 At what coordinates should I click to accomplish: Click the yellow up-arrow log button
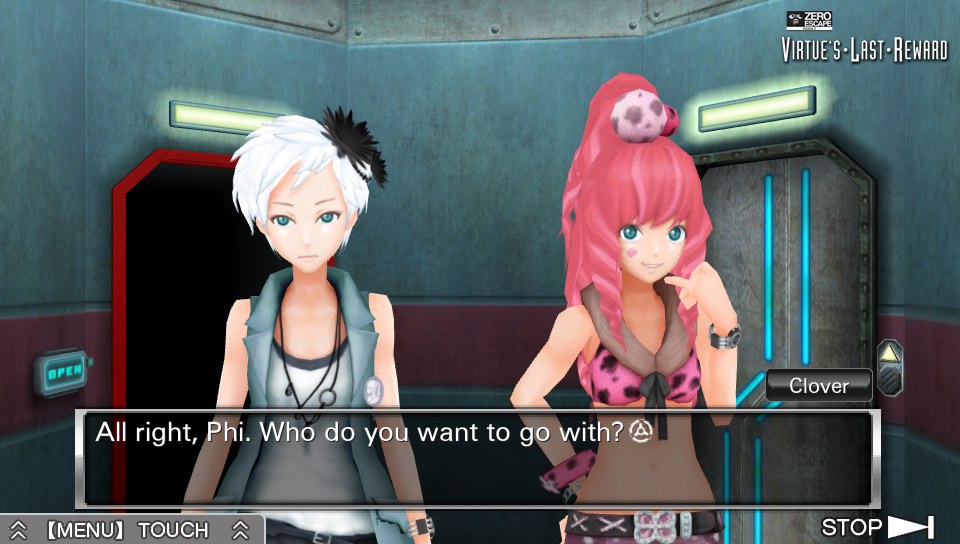click(x=889, y=353)
